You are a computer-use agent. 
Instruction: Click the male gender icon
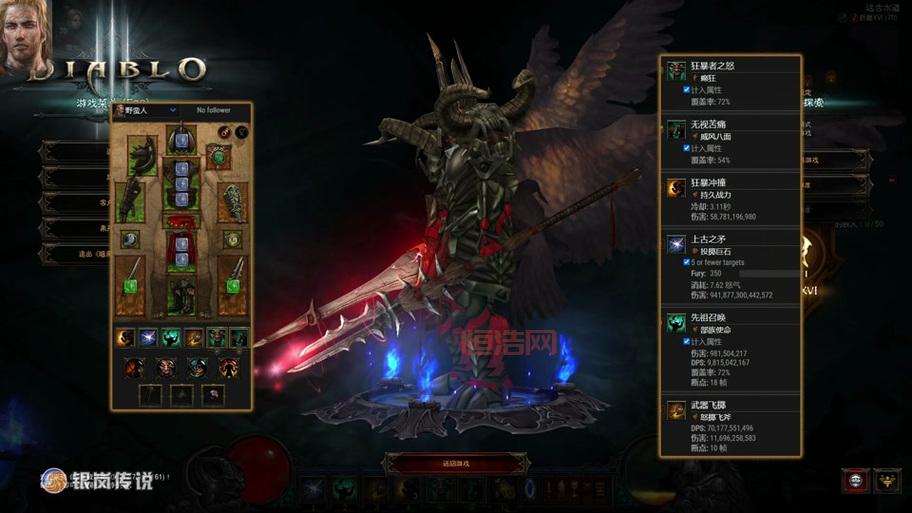224,131
